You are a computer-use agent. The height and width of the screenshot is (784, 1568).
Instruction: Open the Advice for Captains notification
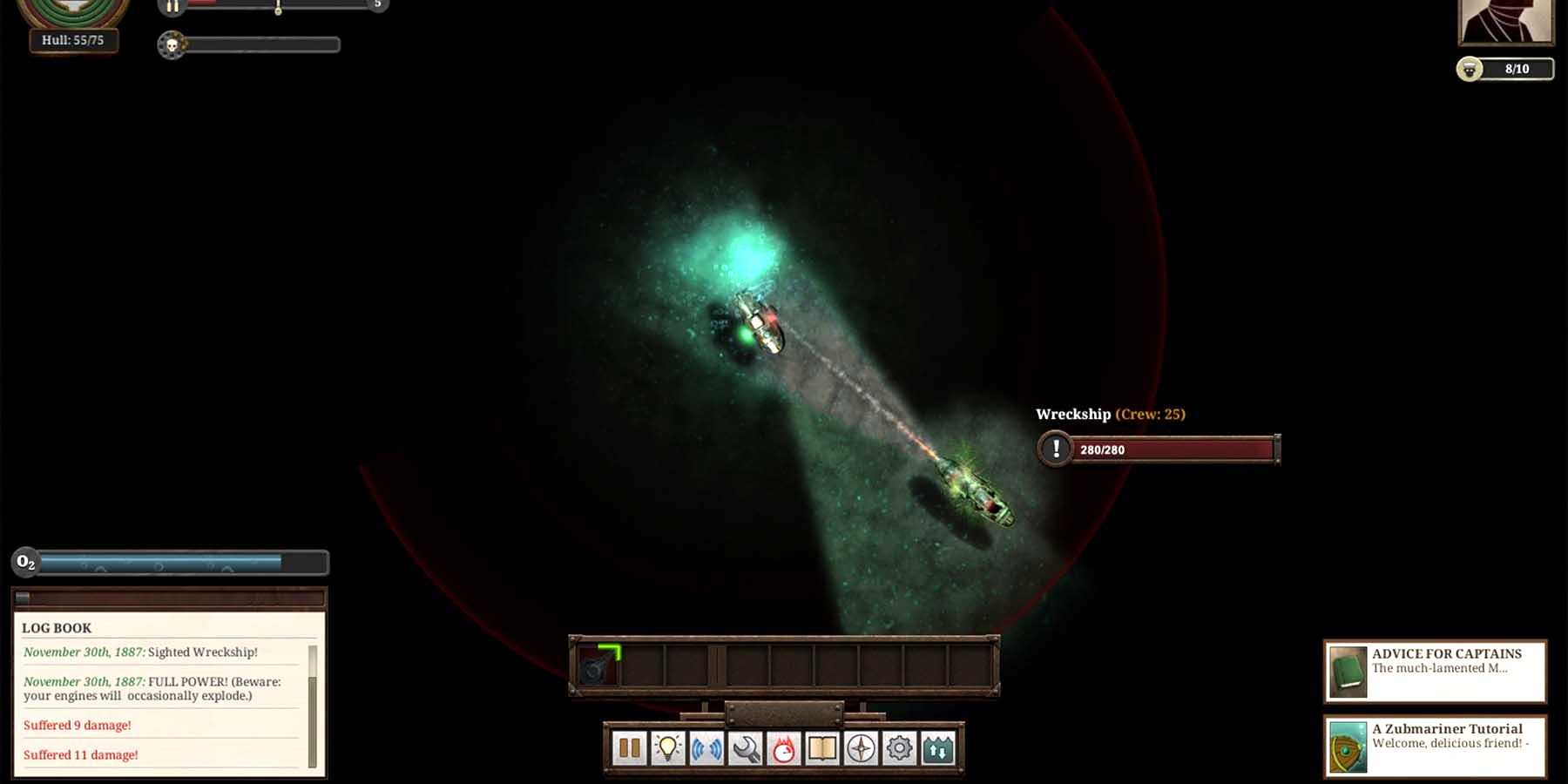(x=1435, y=671)
